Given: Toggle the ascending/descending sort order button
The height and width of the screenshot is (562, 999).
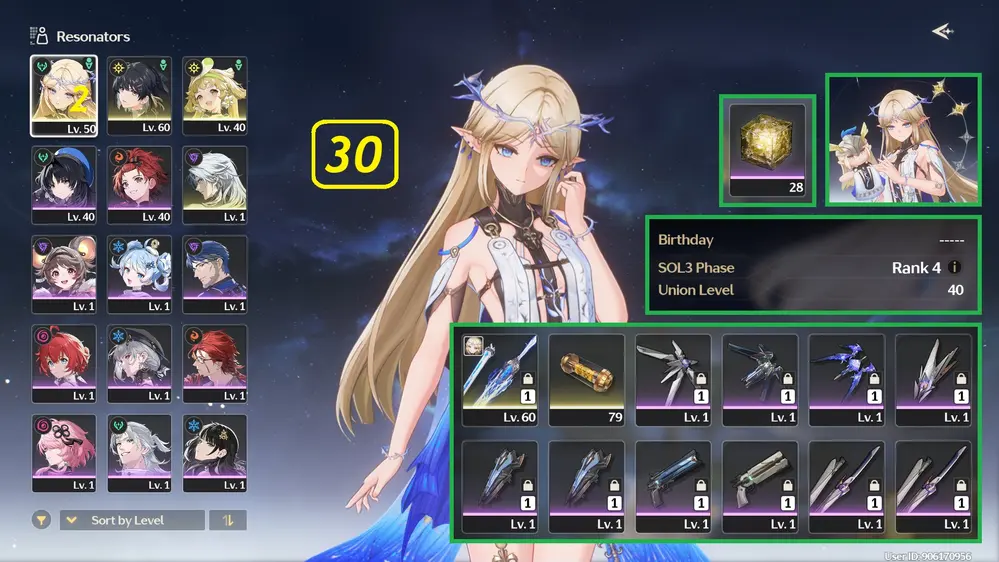Looking at the screenshot, I should tap(227, 520).
